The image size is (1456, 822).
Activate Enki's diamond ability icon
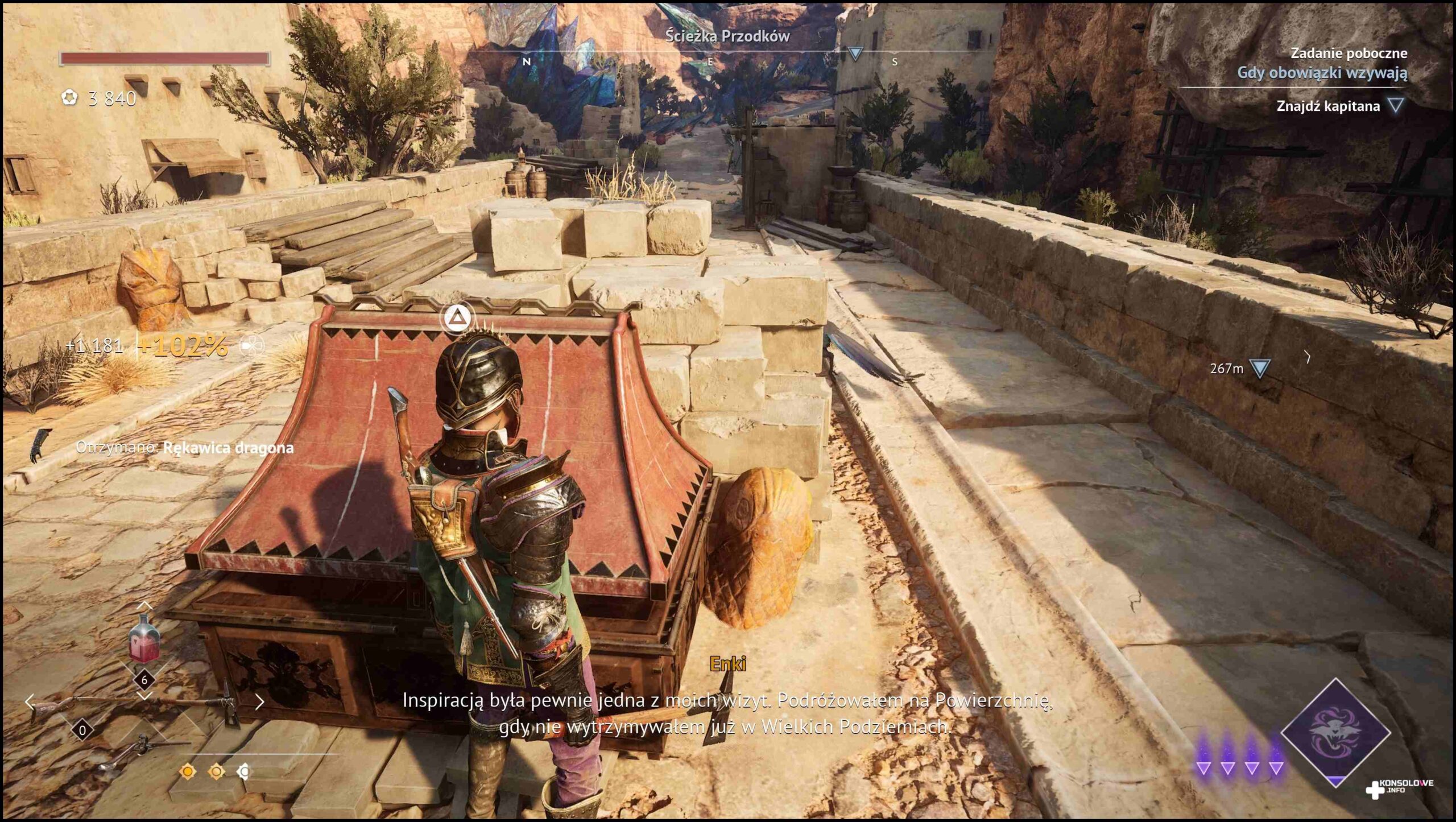click(1334, 732)
